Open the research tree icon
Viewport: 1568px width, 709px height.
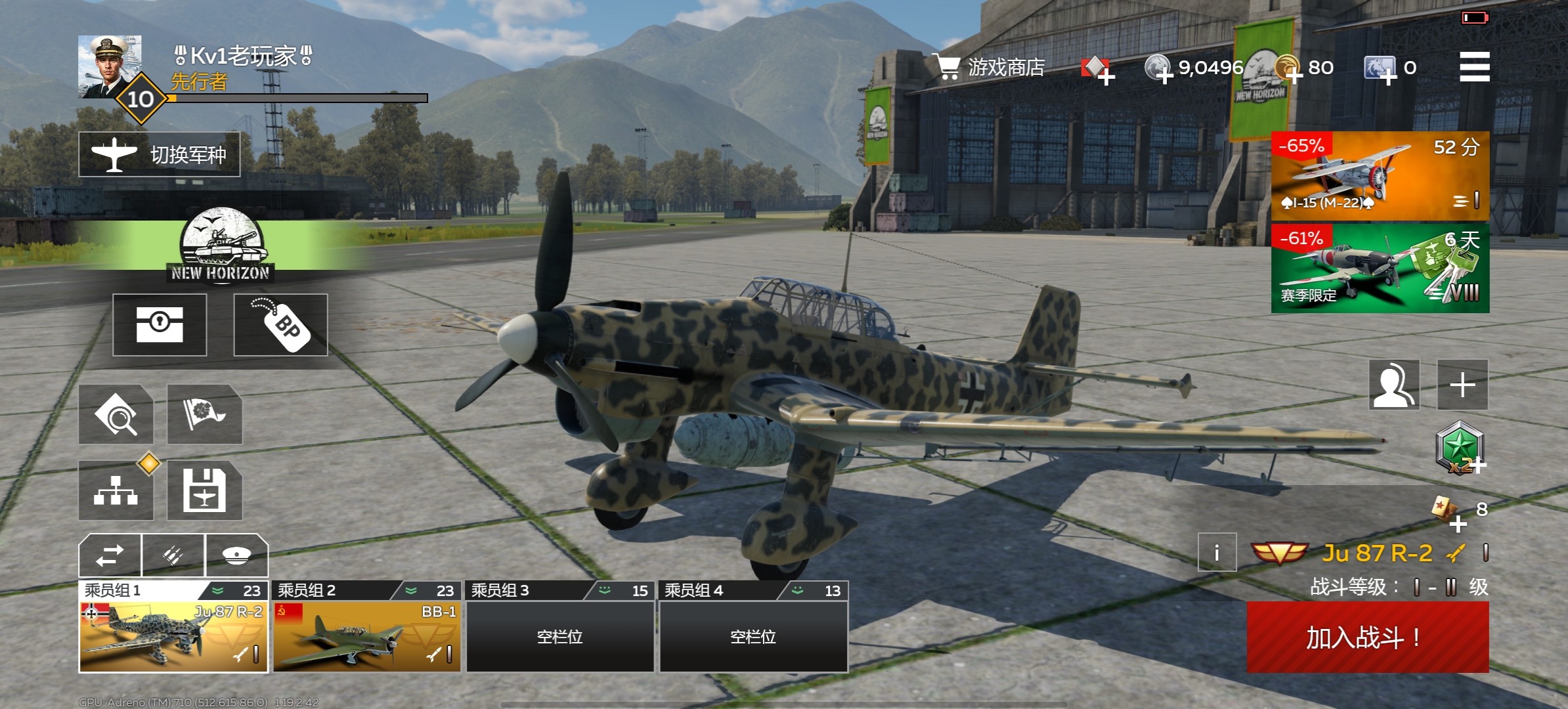[x=116, y=490]
